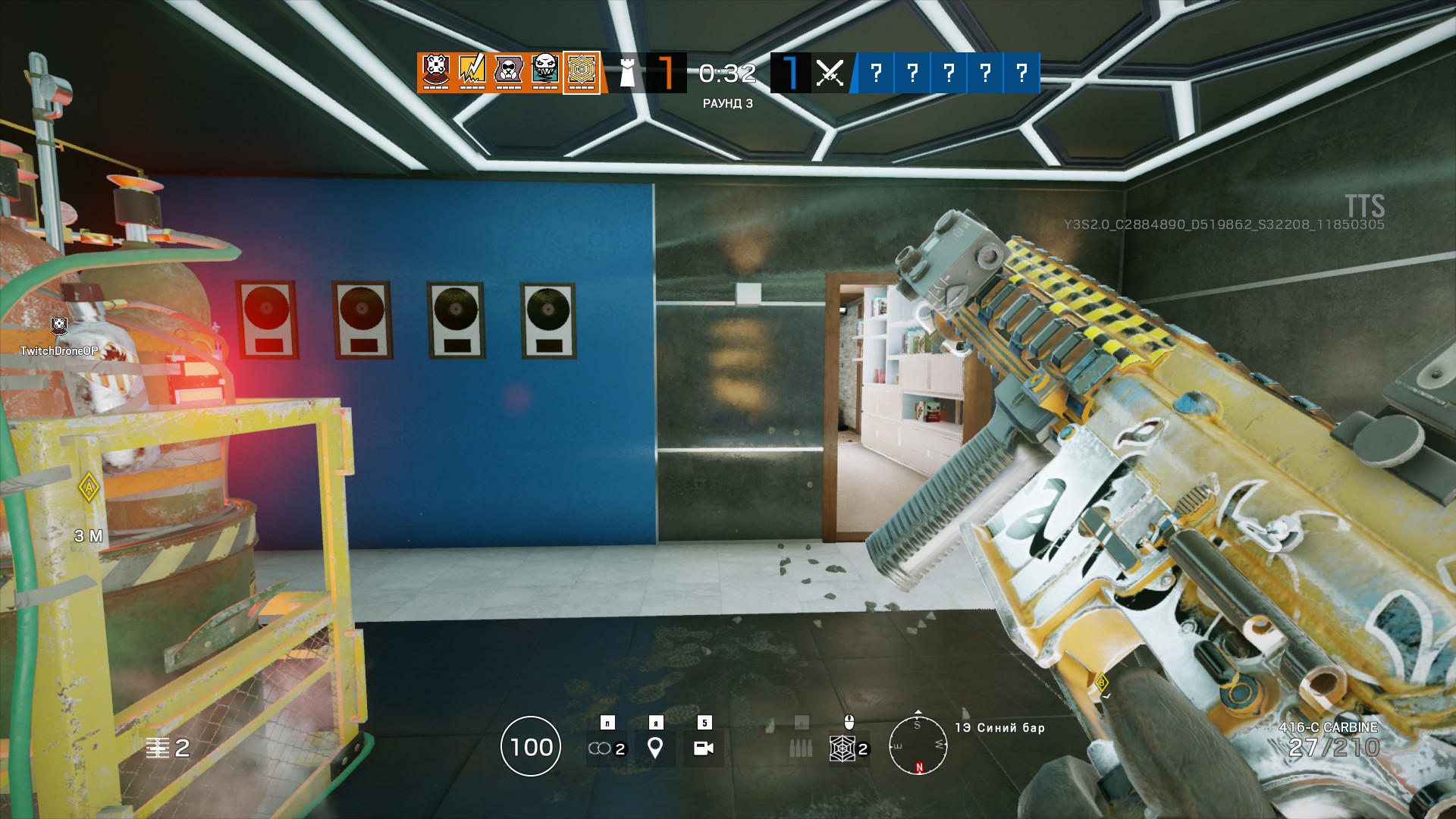Click the spiderweb gadget icon with count 2
This screenshot has width=1456, height=819.
(x=843, y=749)
